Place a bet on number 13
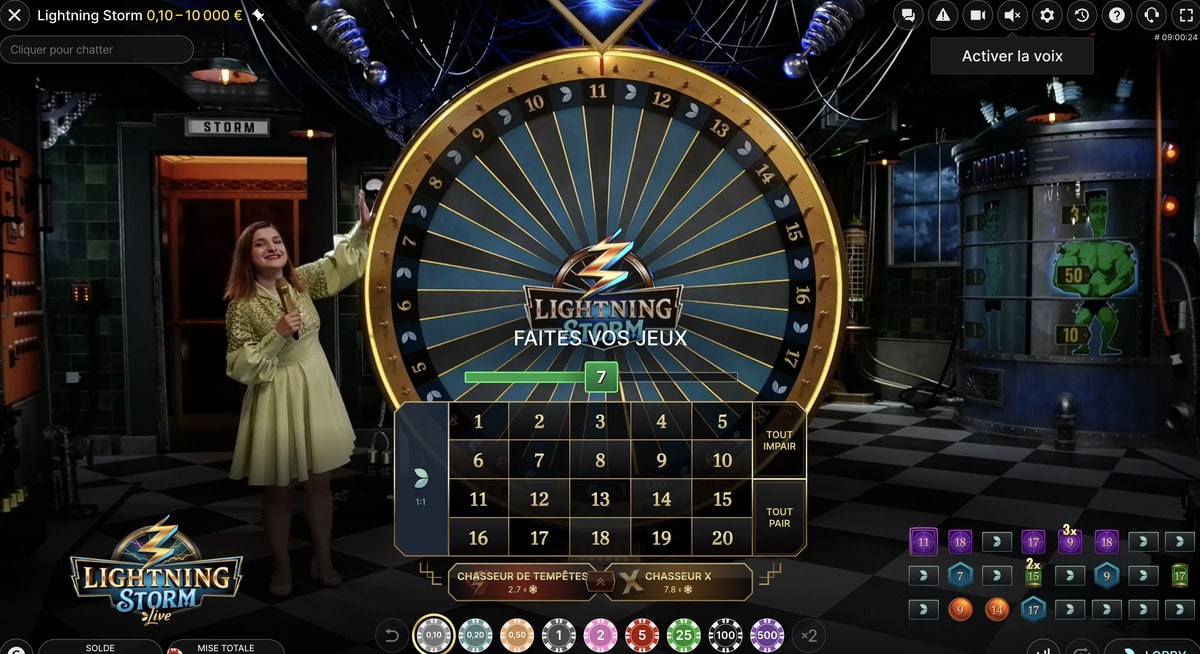This screenshot has width=1200, height=654. (600, 499)
